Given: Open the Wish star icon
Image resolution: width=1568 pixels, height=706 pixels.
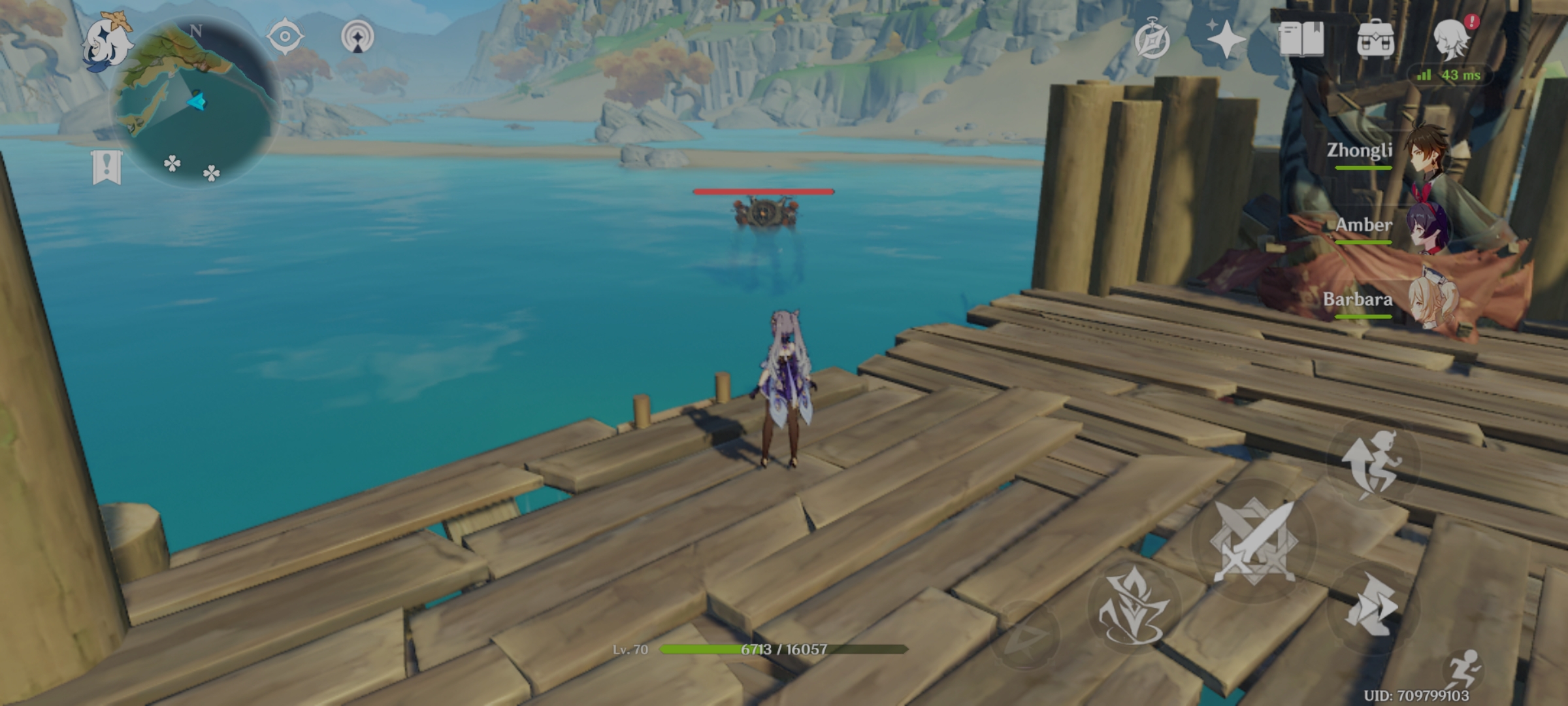Looking at the screenshot, I should pos(1225,39).
